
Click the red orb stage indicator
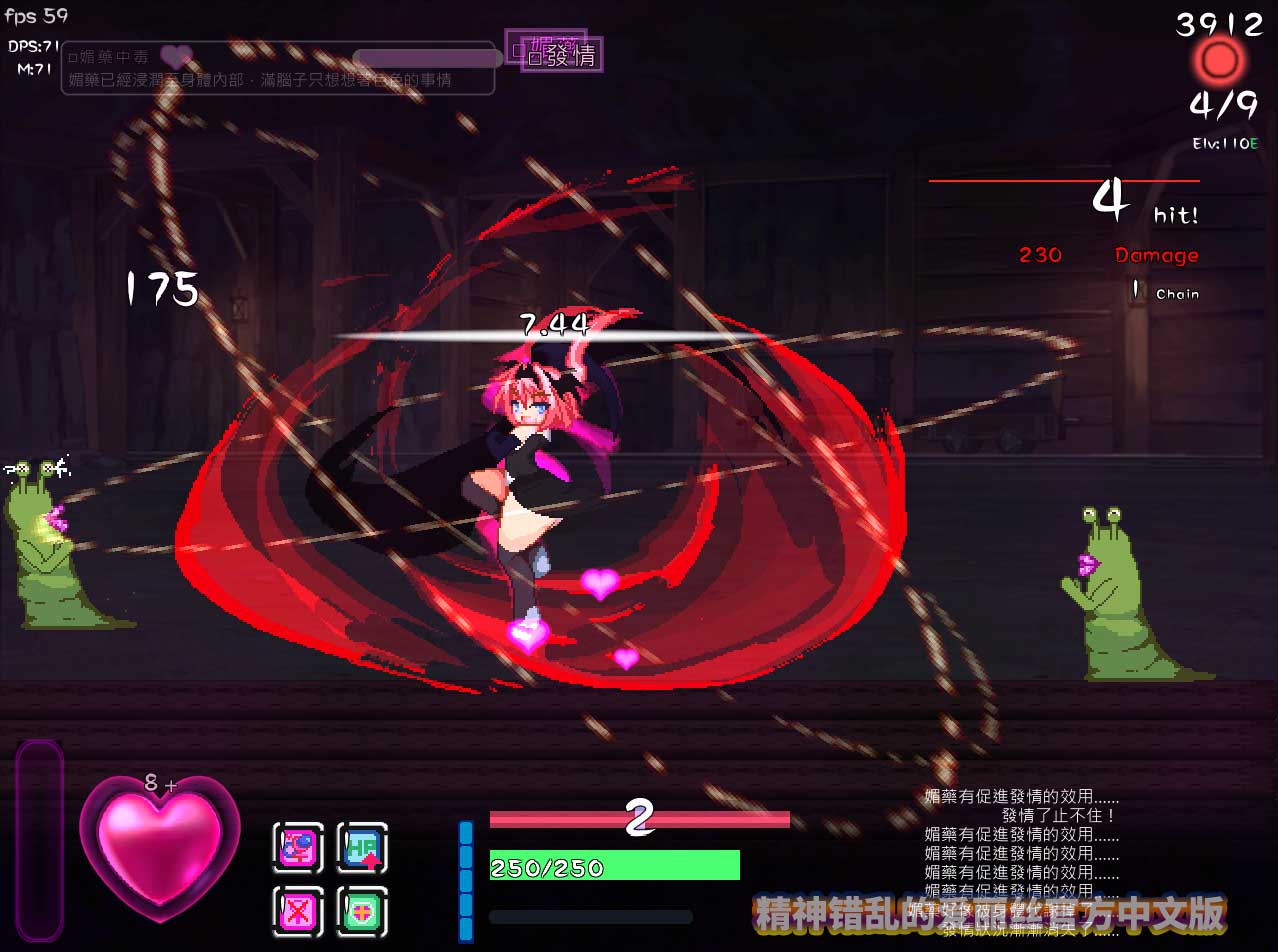[1219, 62]
